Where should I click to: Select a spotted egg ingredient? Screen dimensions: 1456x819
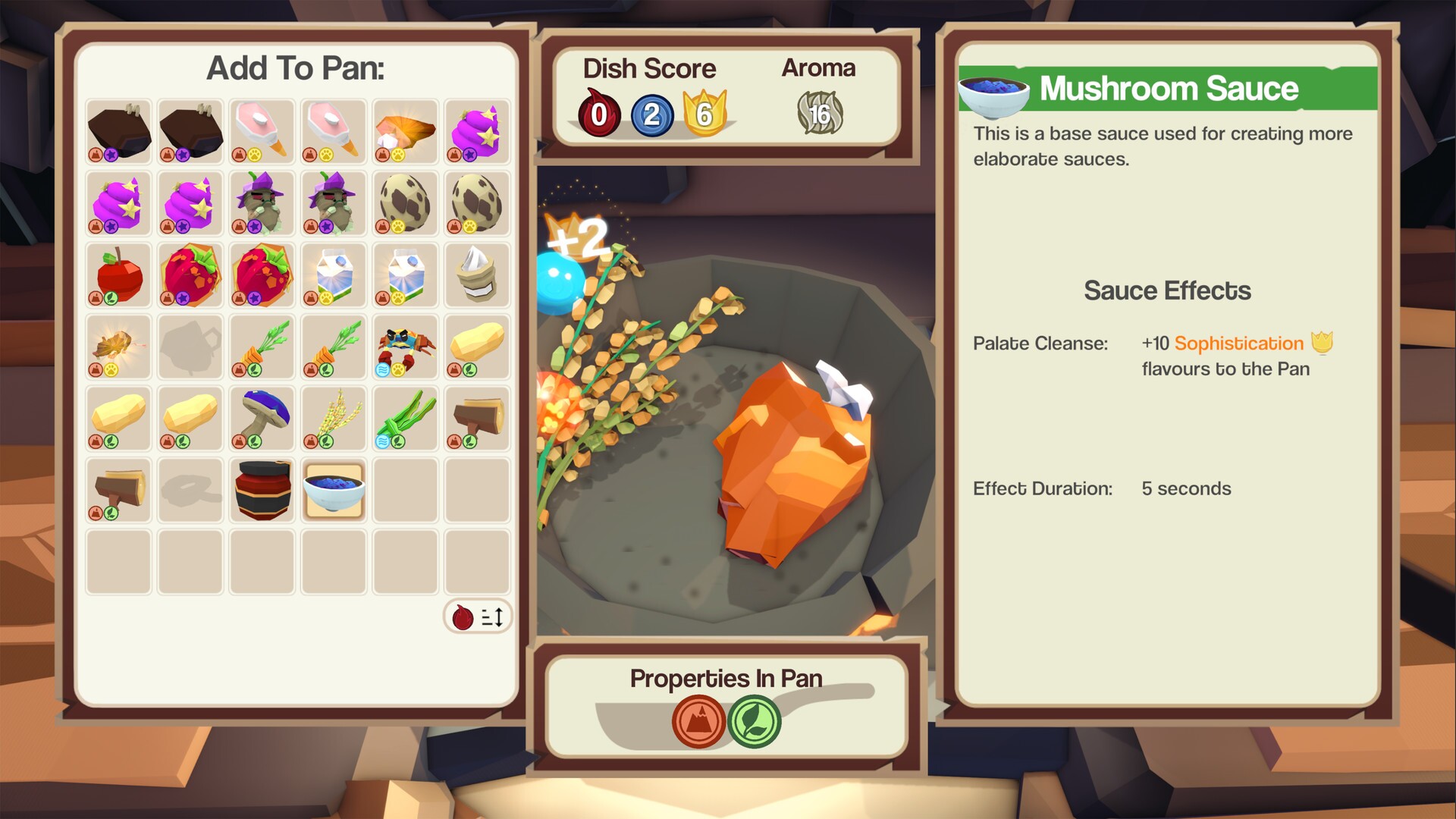(x=405, y=202)
